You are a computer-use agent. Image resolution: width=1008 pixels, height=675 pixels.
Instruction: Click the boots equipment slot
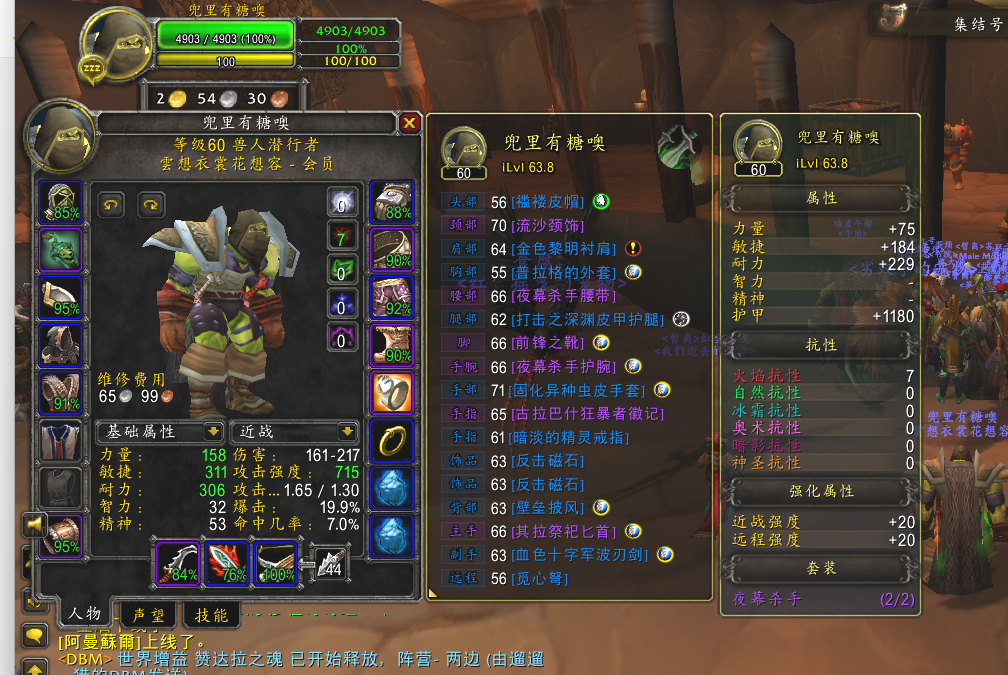pyautogui.click(x=391, y=344)
